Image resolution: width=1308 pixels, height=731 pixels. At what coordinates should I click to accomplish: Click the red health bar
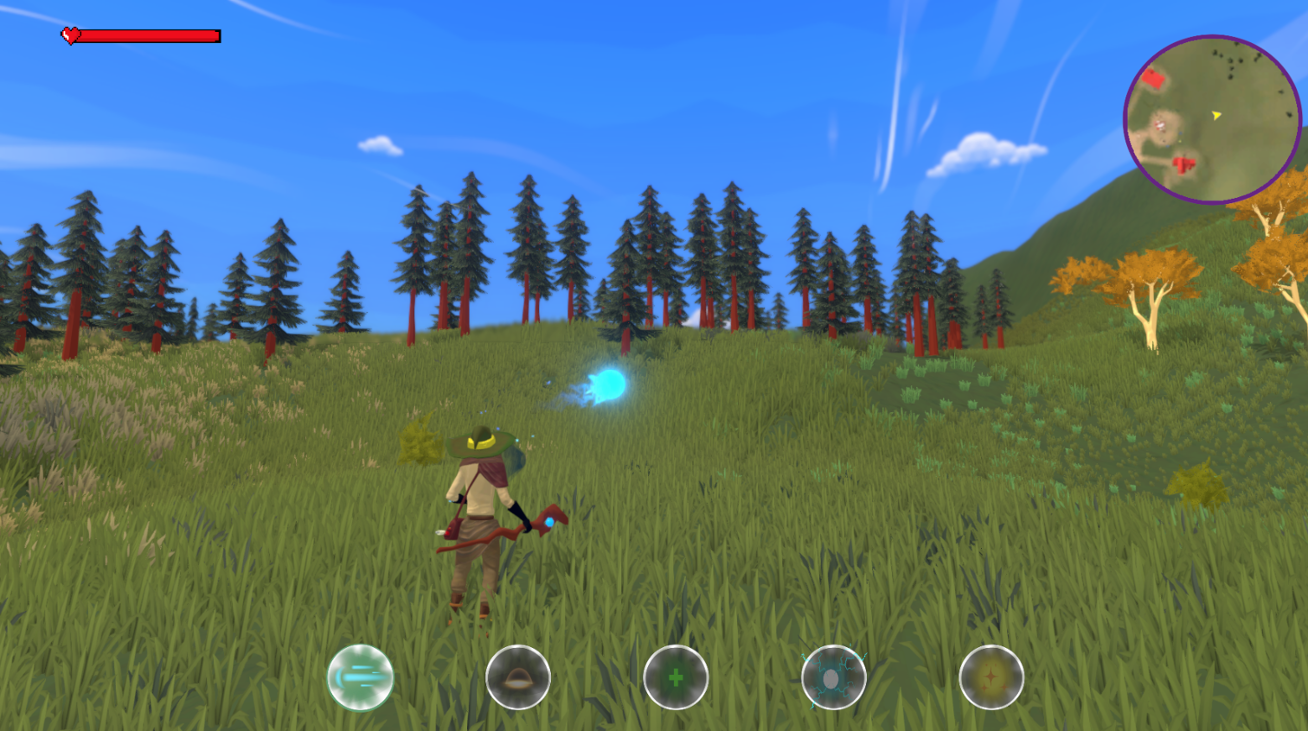point(150,35)
